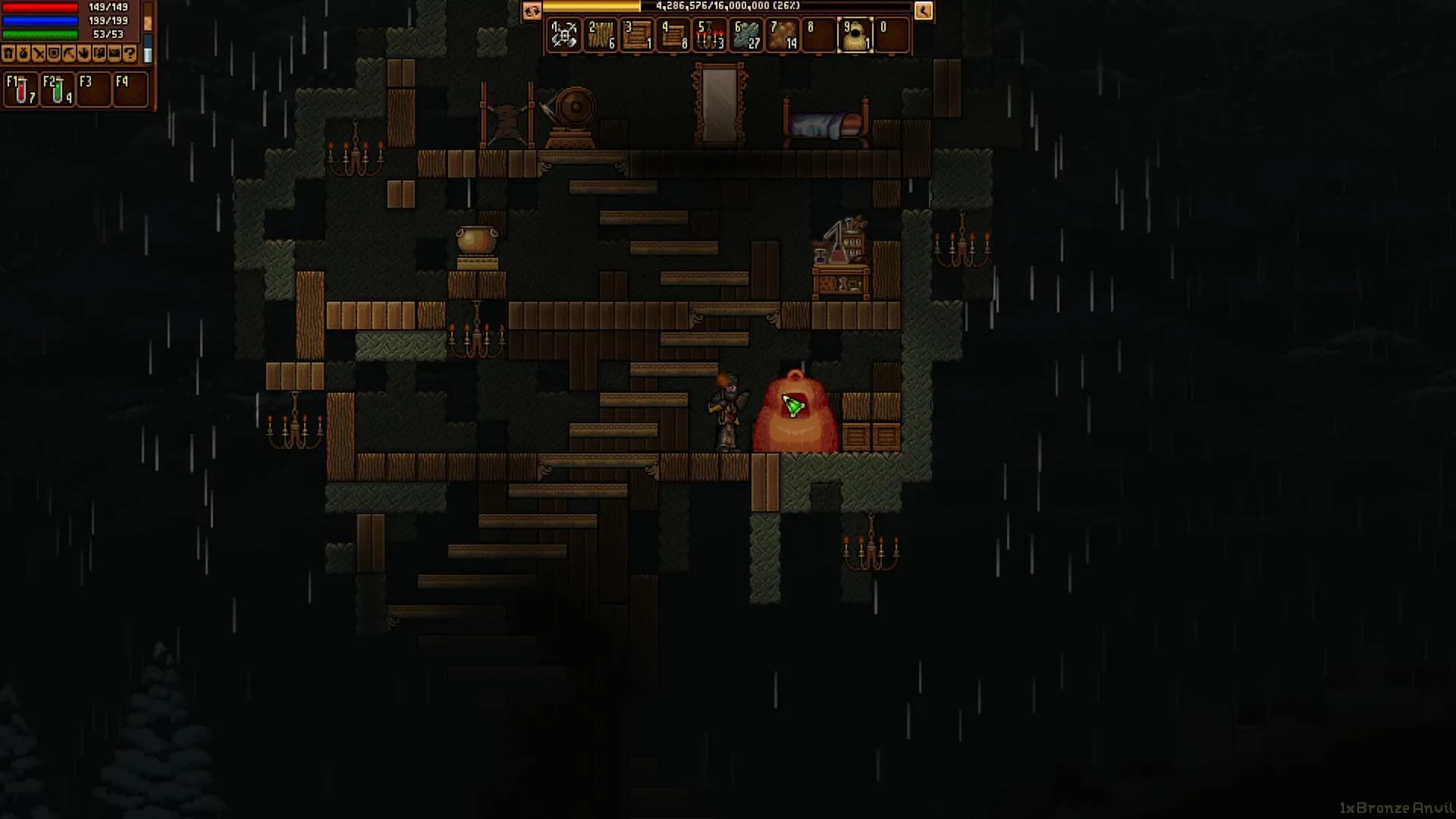This screenshot has height=819, width=1456.
Task: Open the pickaxe icon menu button
Action: tap(69, 54)
